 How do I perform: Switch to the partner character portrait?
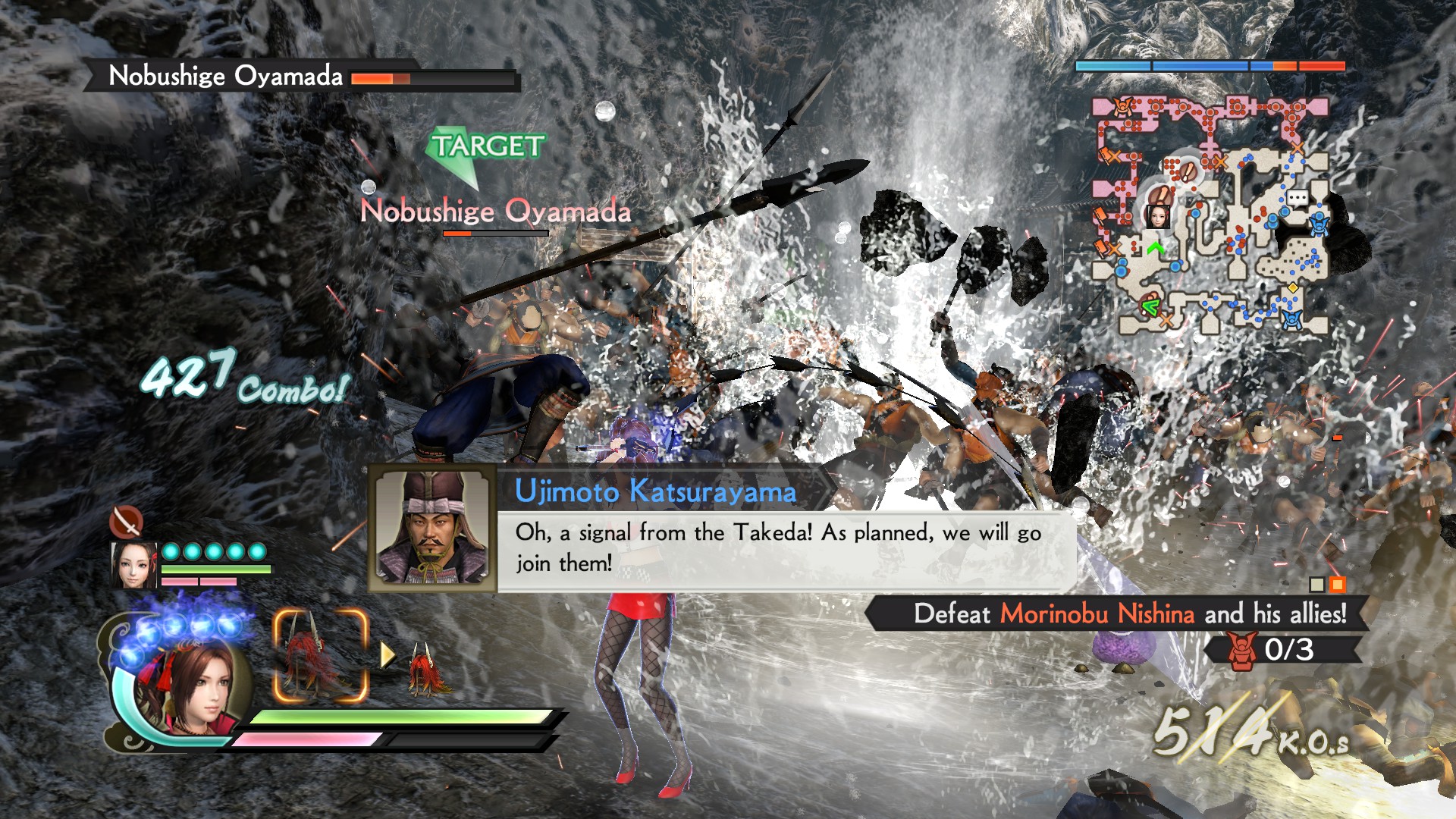pyautogui.click(x=134, y=565)
